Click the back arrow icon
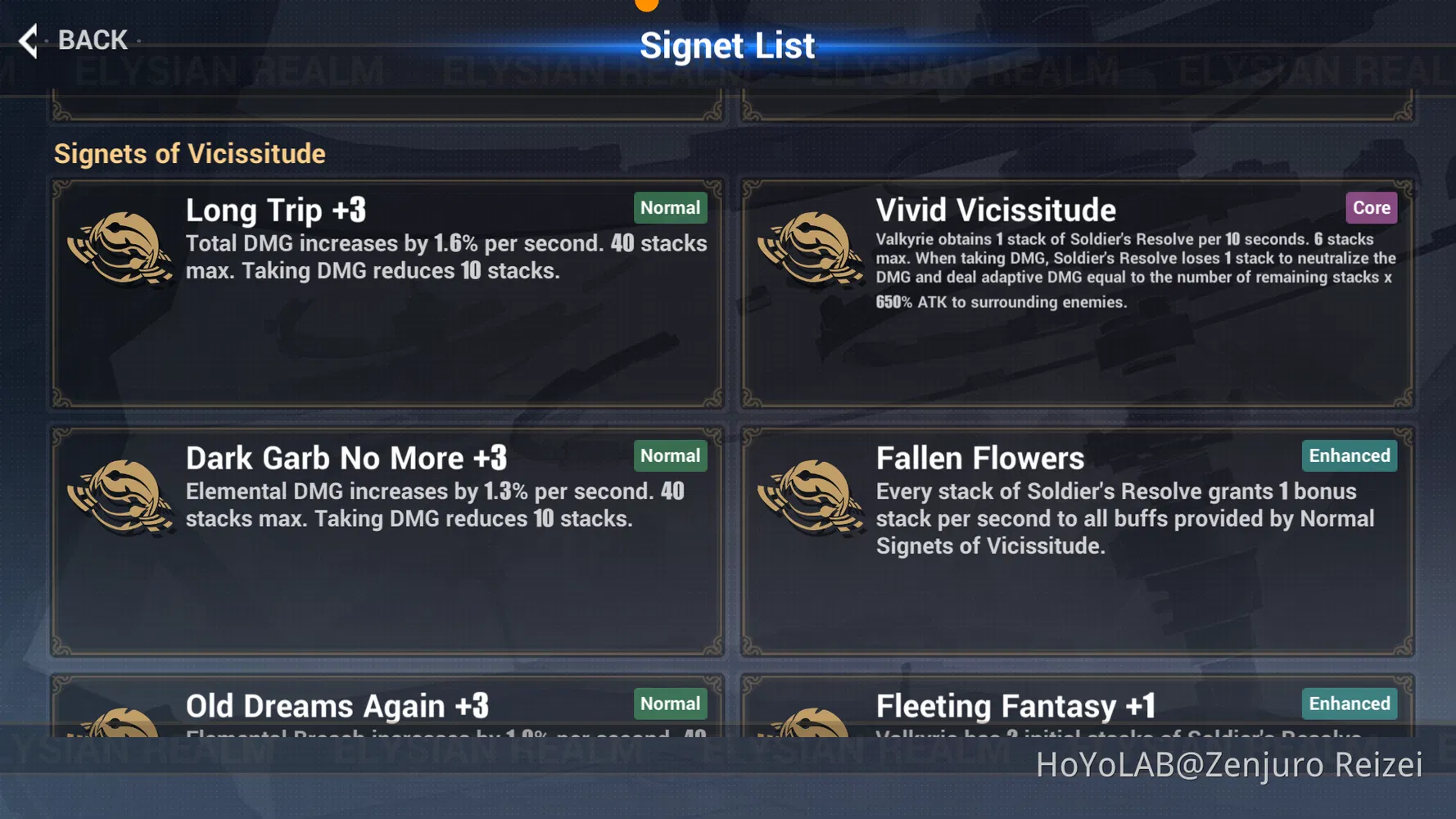This screenshot has width=1456, height=819. [28, 40]
